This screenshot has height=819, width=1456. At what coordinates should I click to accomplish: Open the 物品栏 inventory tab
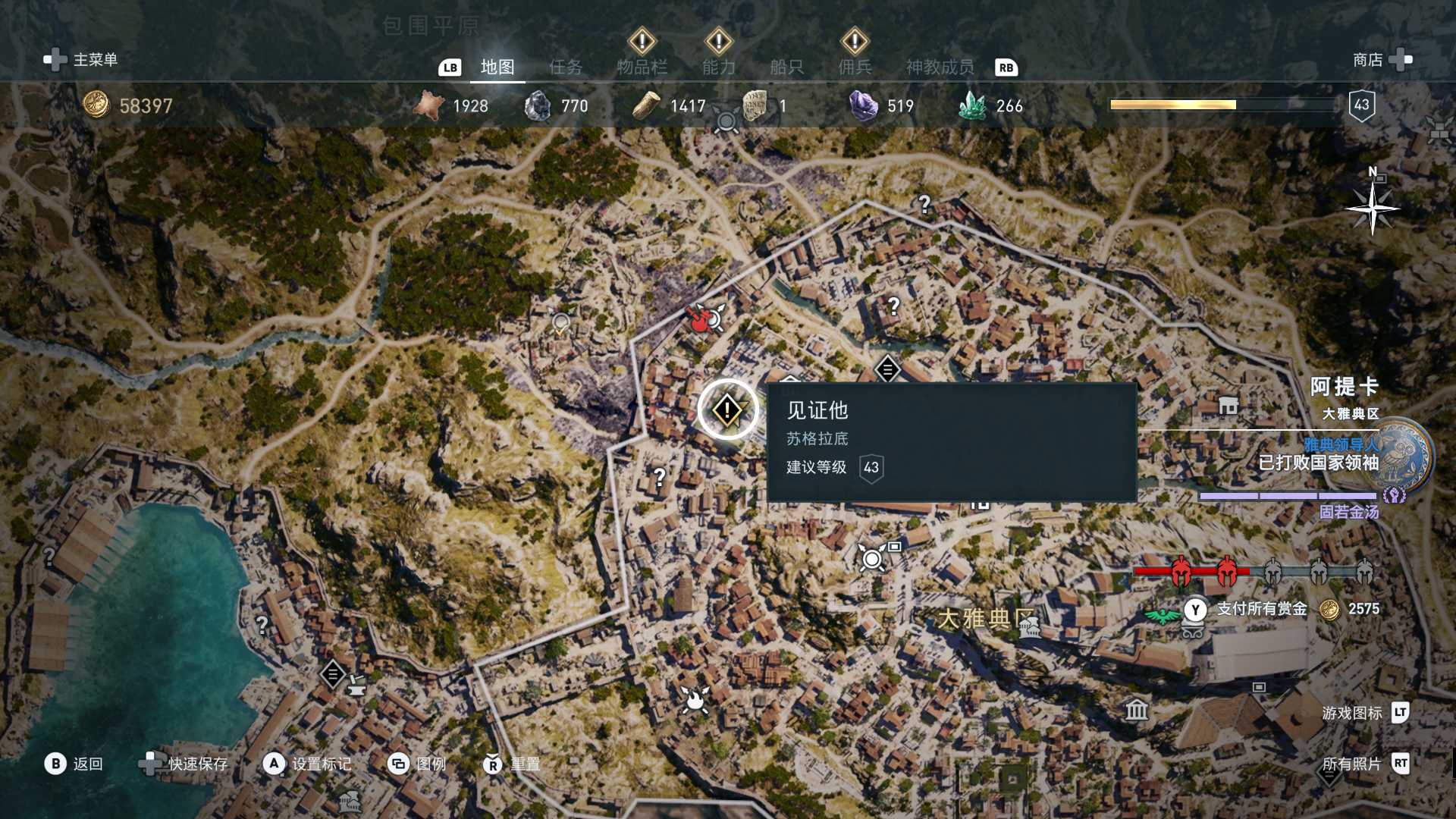(x=642, y=67)
